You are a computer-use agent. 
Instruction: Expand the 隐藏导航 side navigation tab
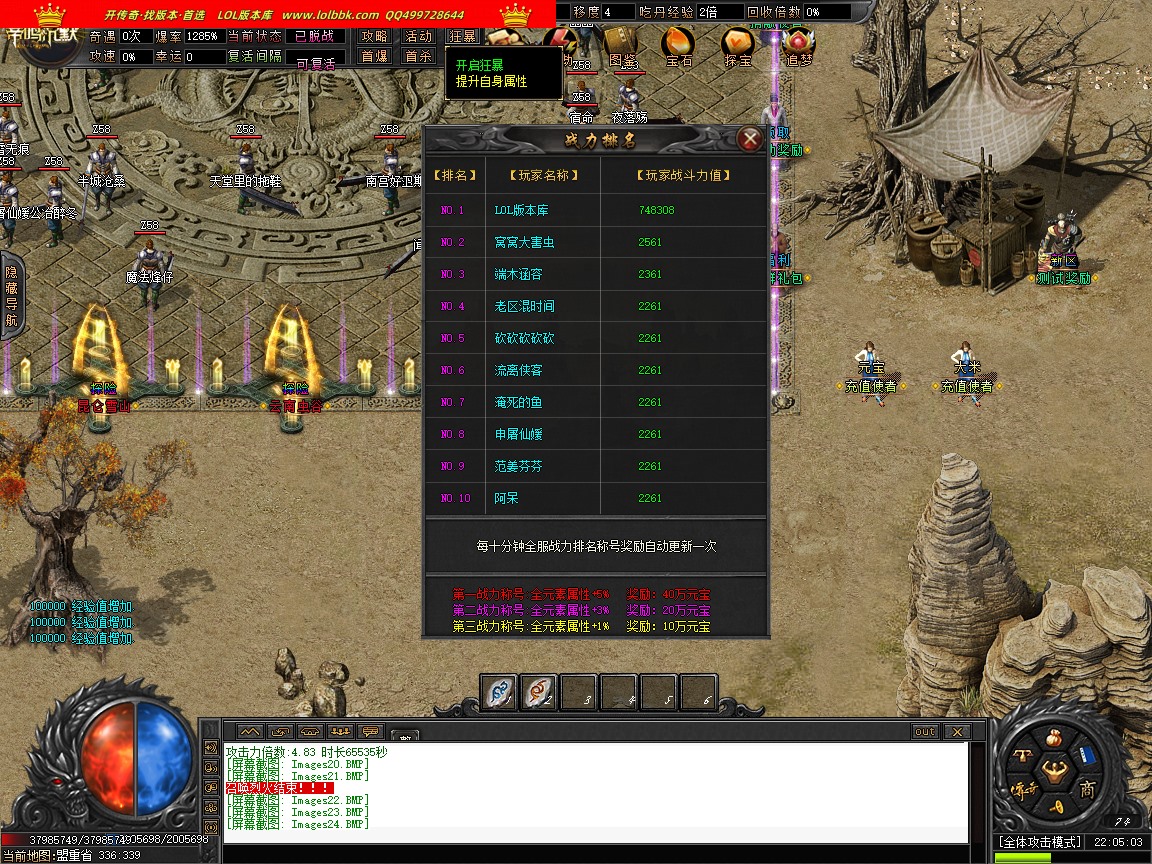11,296
